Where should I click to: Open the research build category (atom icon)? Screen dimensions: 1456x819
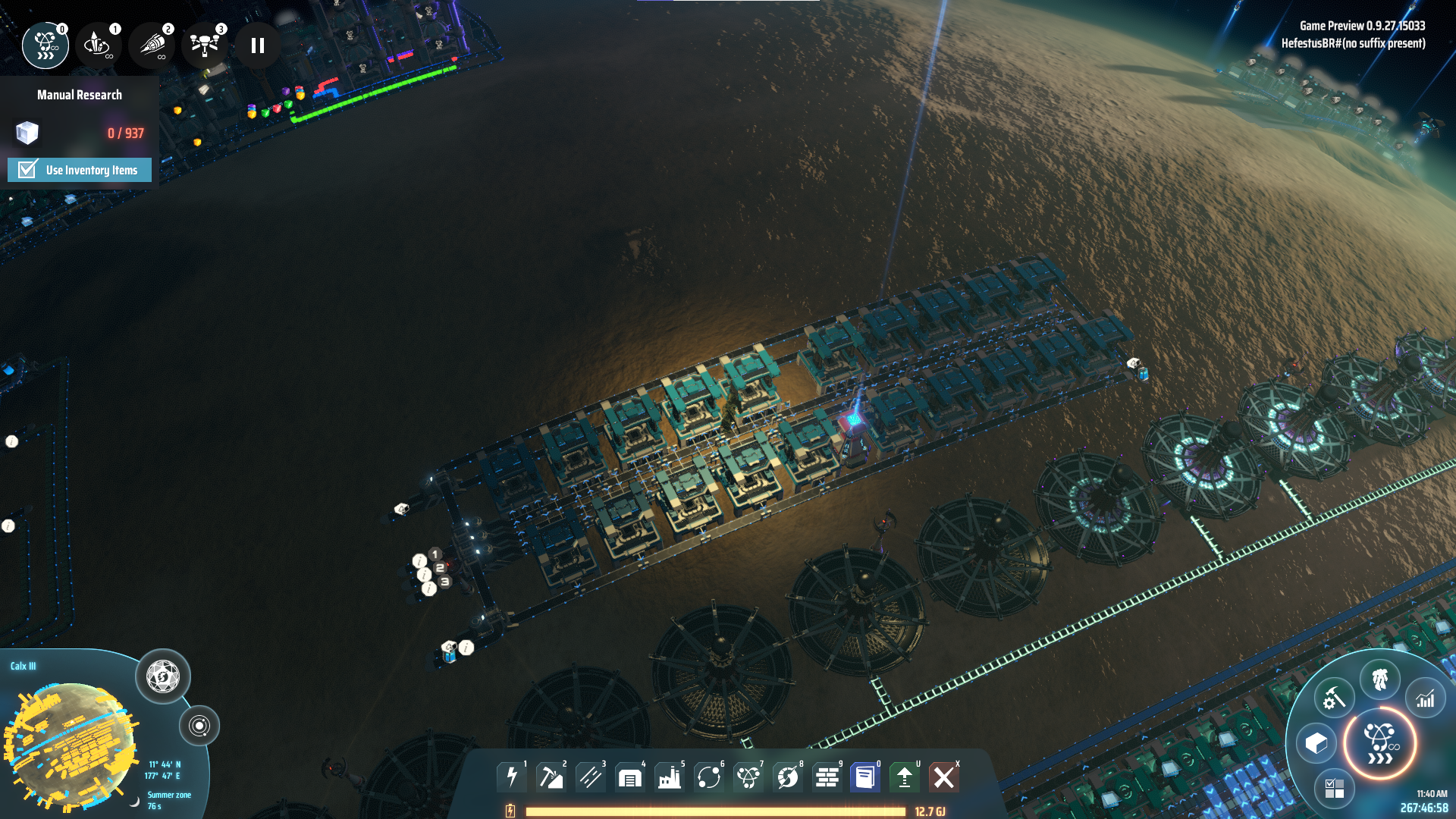click(748, 777)
